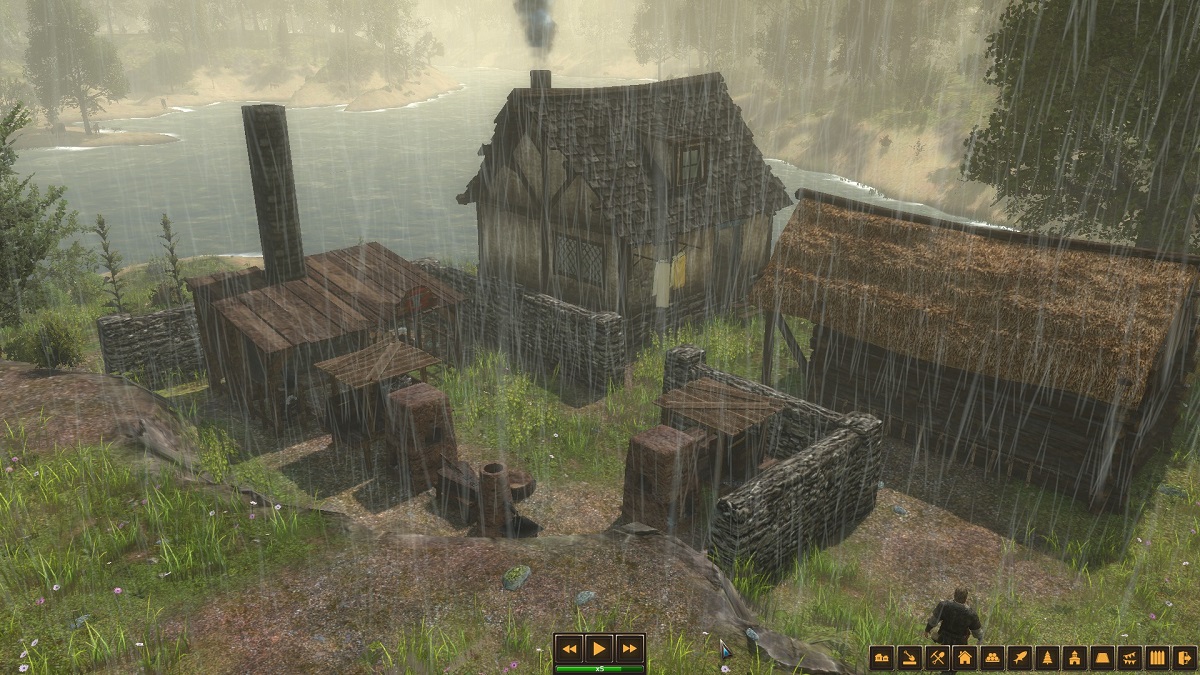1200x675 pixels.
Task: Click the trapezoid plot icon
Action: click(1103, 658)
